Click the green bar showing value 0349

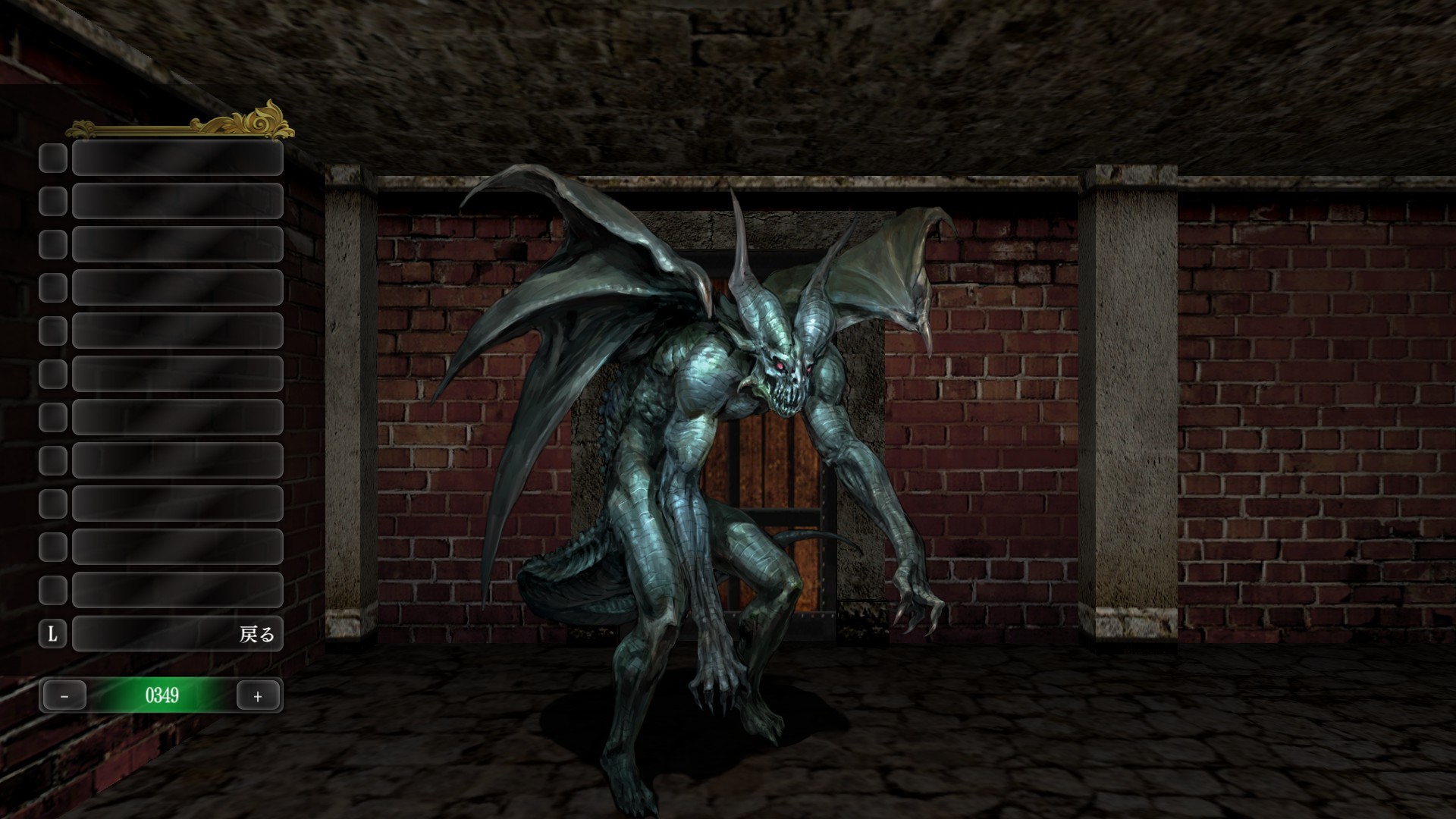coord(162,695)
